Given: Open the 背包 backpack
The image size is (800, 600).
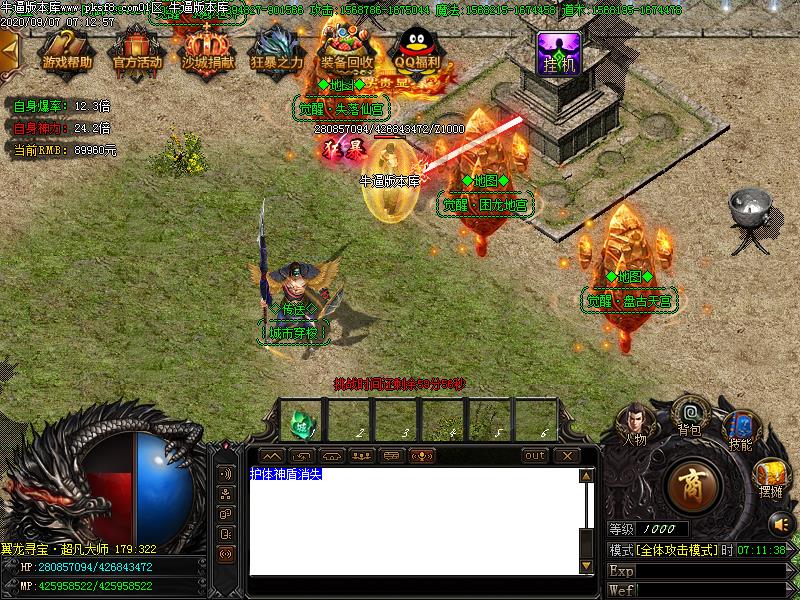Looking at the screenshot, I should [x=689, y=414].
